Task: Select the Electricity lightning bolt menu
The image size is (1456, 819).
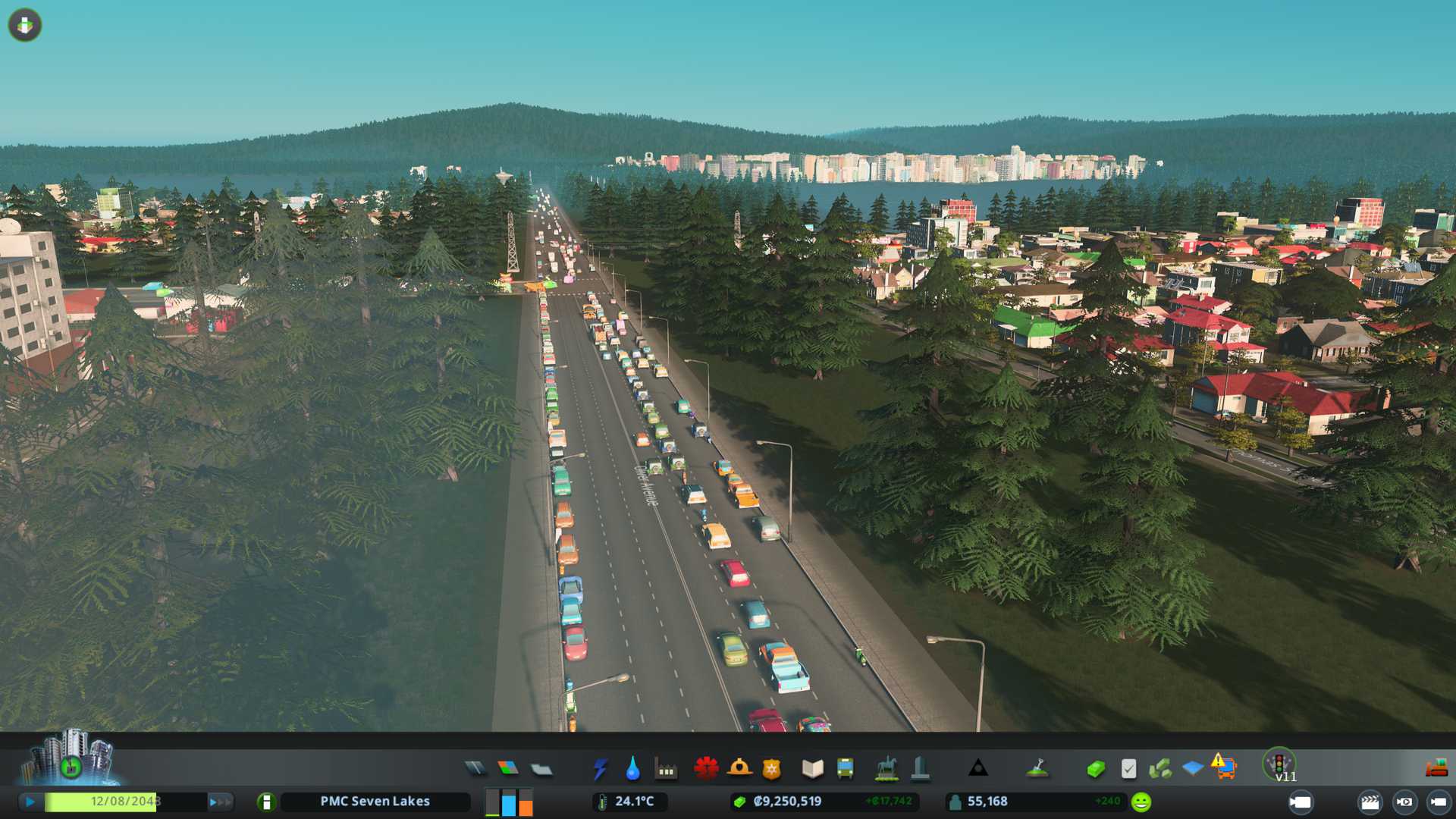Action: click(x=600, y=769)
